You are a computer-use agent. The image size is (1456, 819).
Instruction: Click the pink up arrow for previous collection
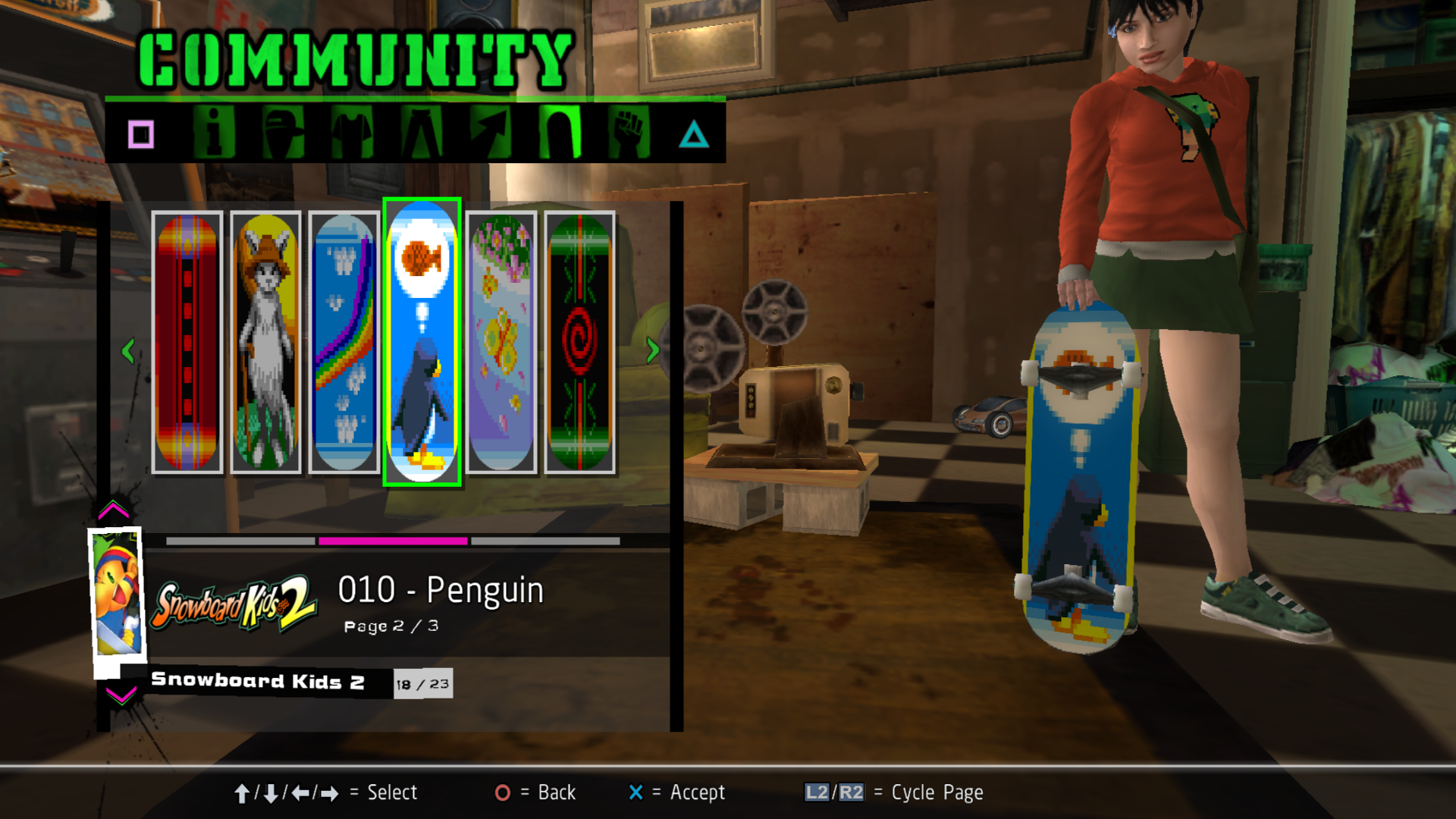(114, 510)
